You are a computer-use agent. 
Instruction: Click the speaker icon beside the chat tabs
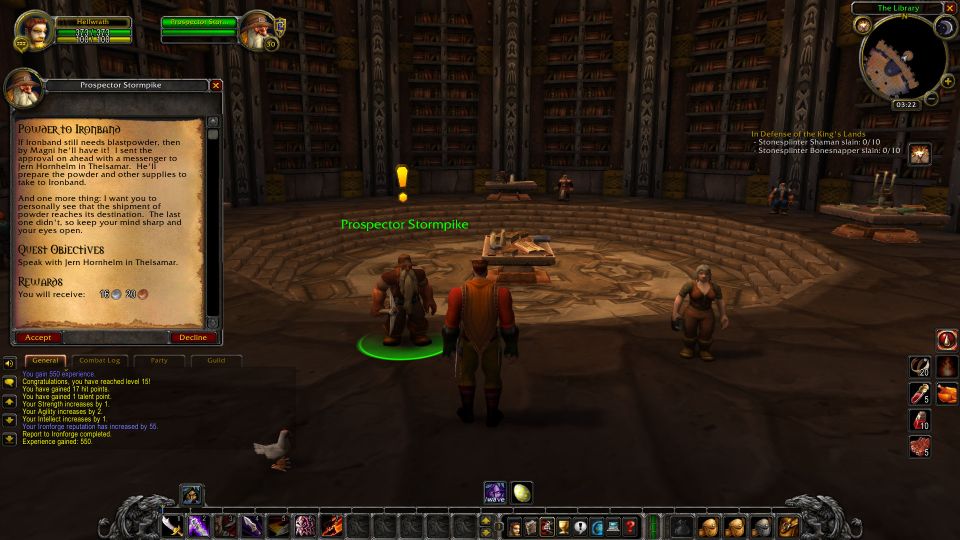point(9,362)
